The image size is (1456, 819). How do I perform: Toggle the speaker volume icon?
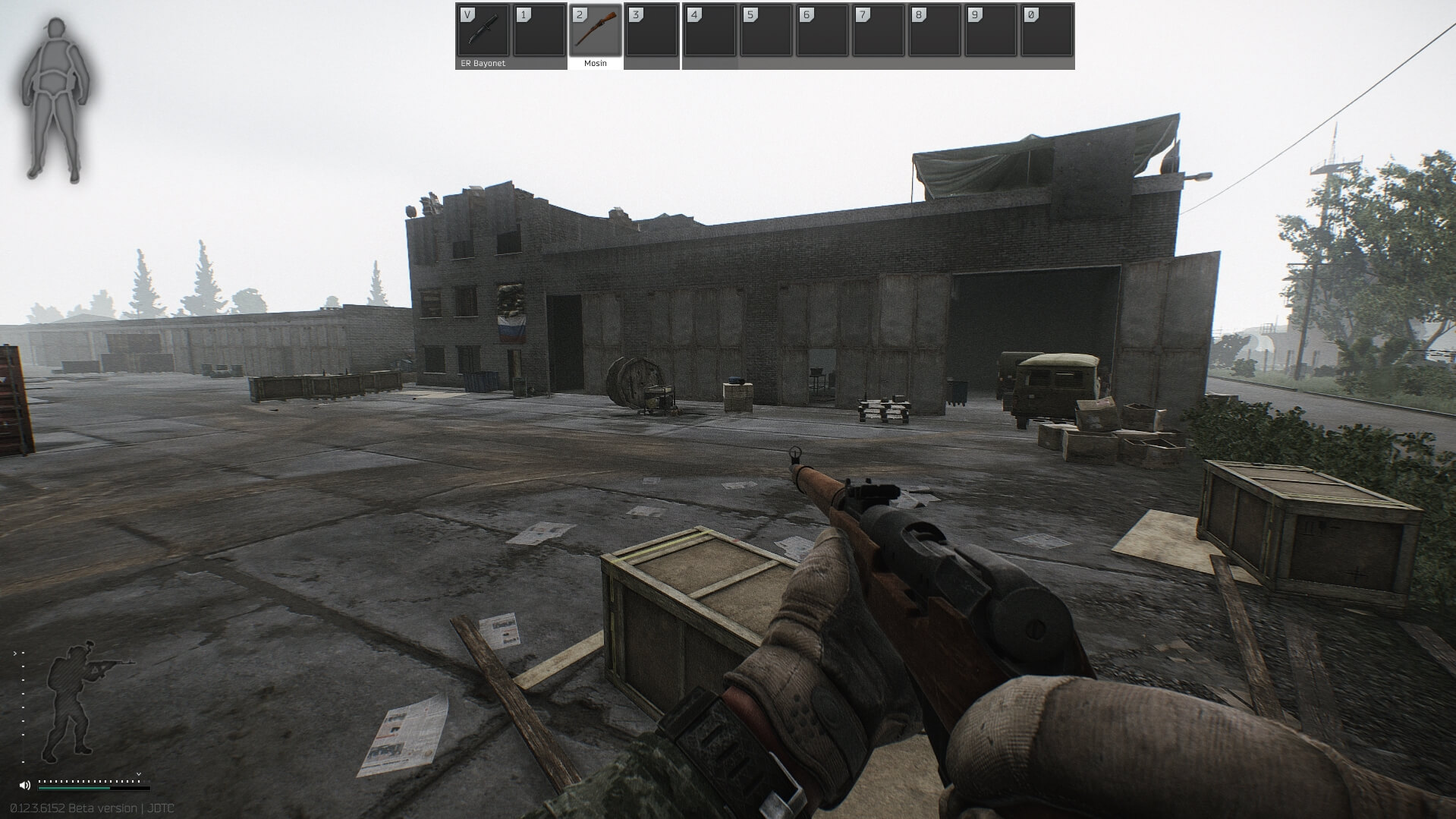point(25,785)
